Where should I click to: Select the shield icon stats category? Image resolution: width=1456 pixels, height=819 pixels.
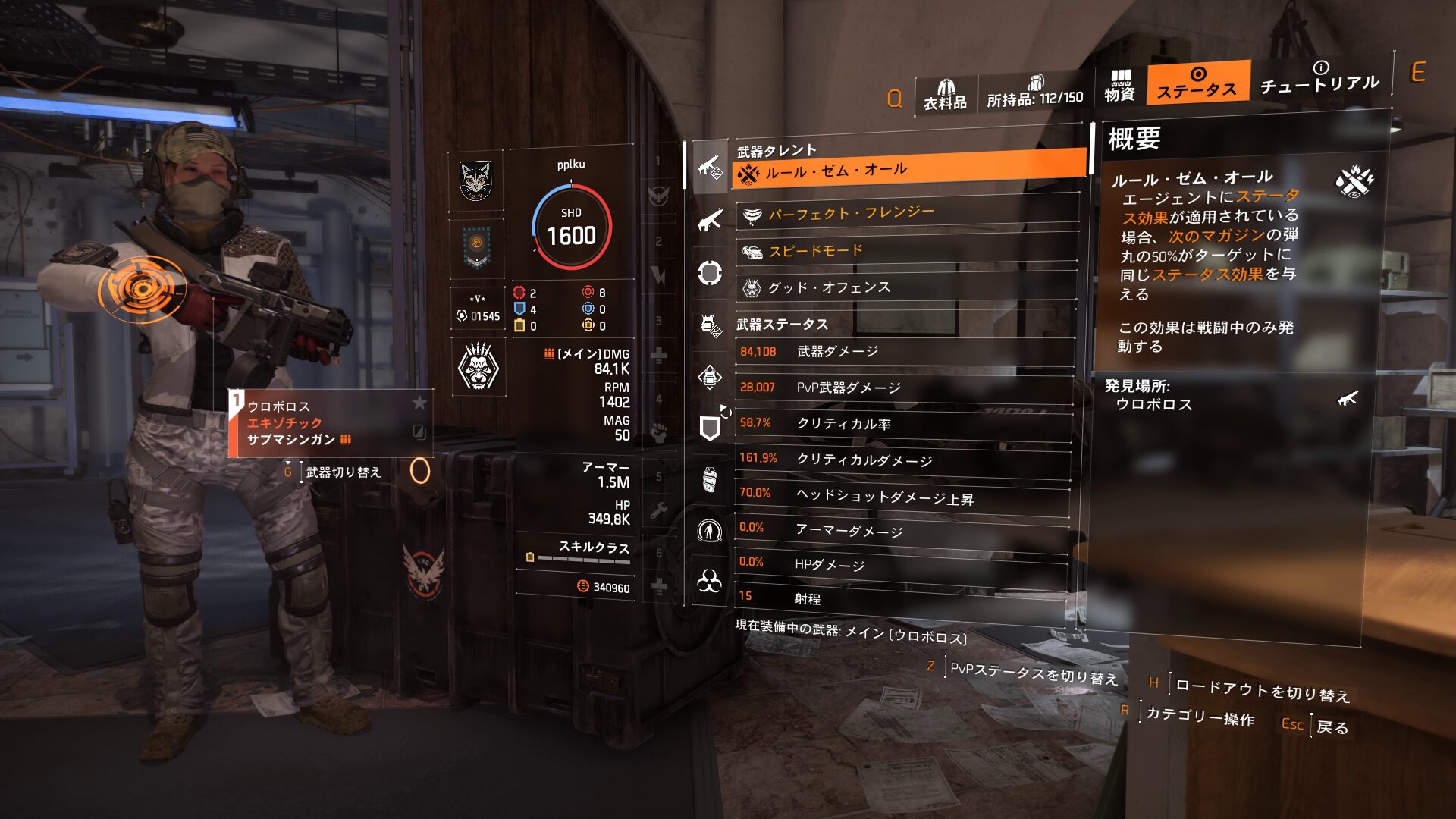click(x=709, y=428)
